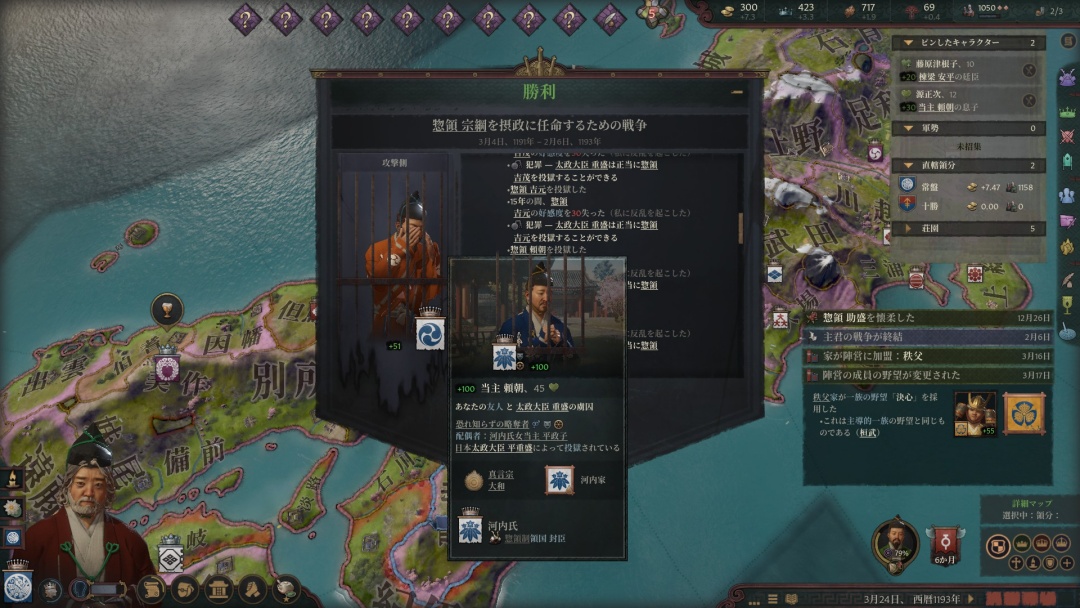Screen dimensions: 1080x608
Task: Collapse the 直轄領分 domain section
Action: [908, 165]
